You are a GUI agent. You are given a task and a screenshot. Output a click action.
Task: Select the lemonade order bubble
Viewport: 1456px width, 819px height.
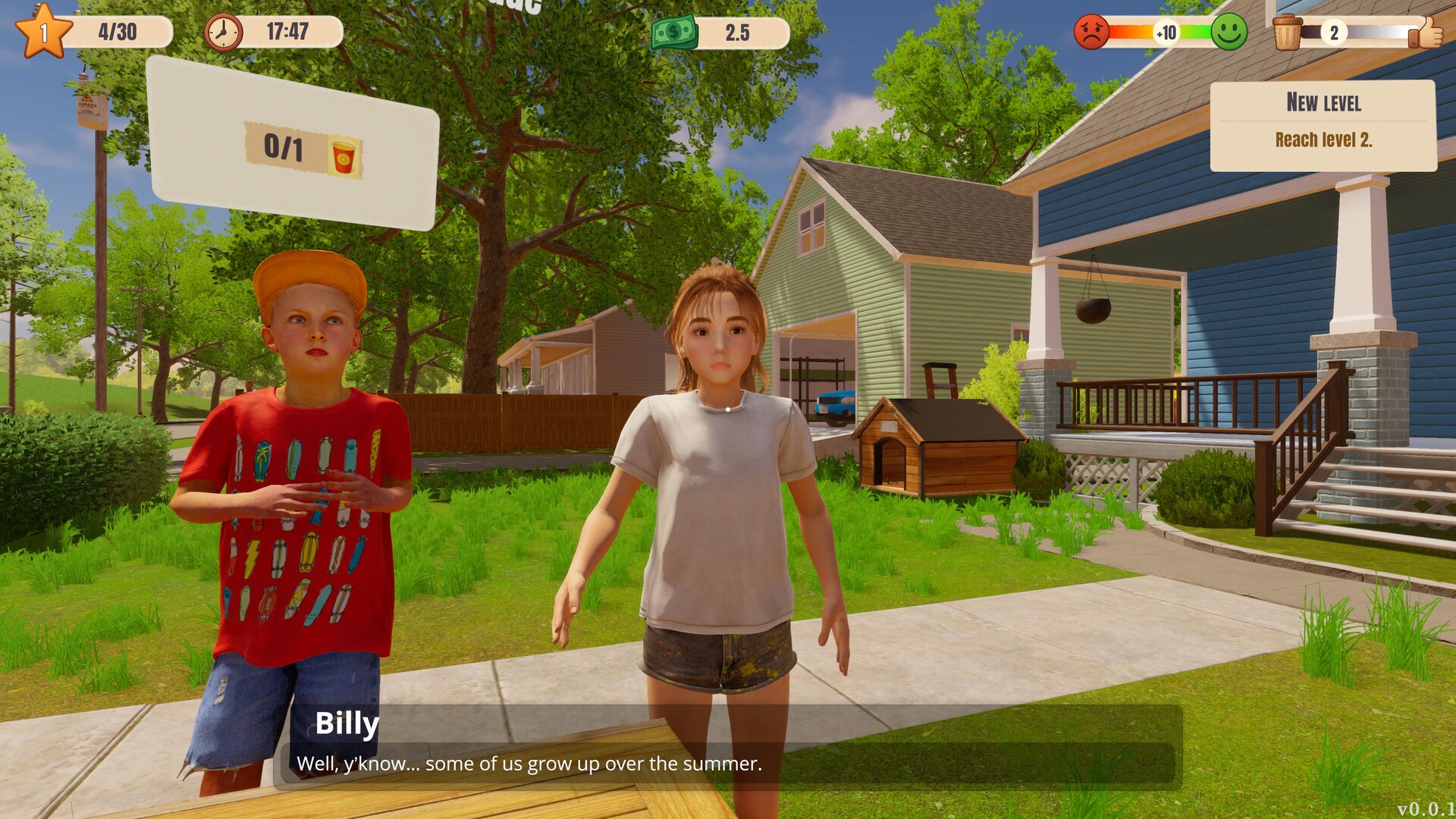tap(293, 144)
